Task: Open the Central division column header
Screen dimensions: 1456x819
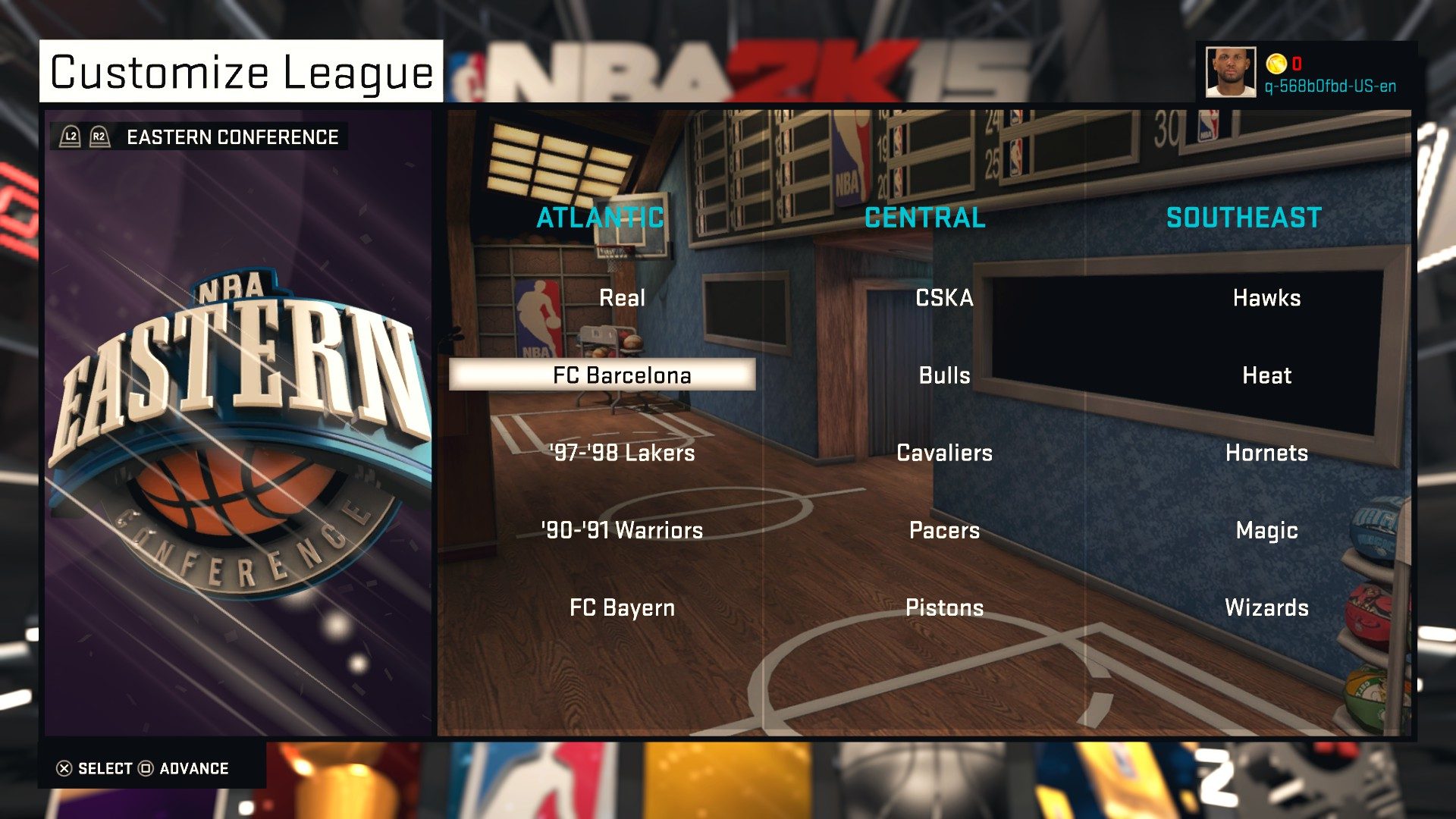Action: (924, 218)
